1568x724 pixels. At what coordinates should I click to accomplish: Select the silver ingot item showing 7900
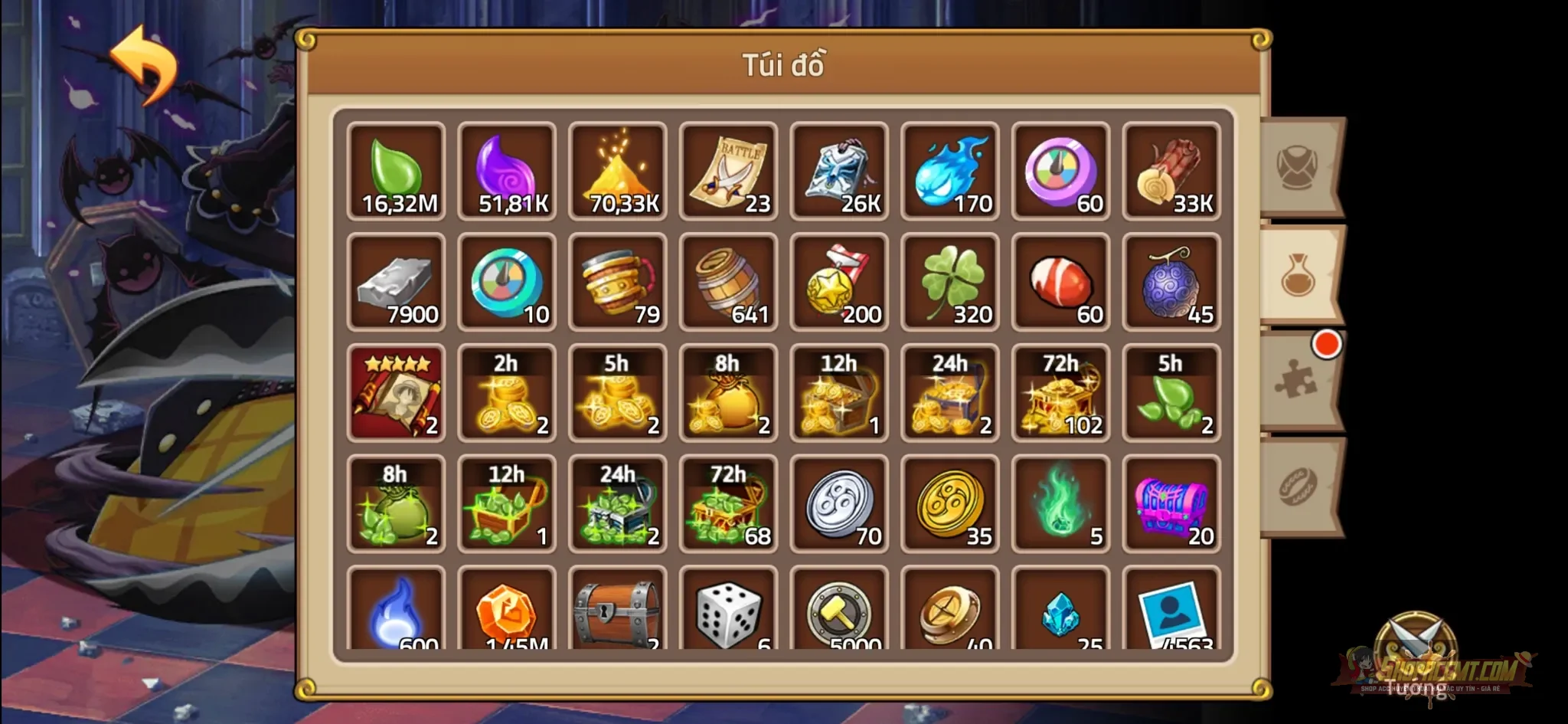tap(397, 282)
